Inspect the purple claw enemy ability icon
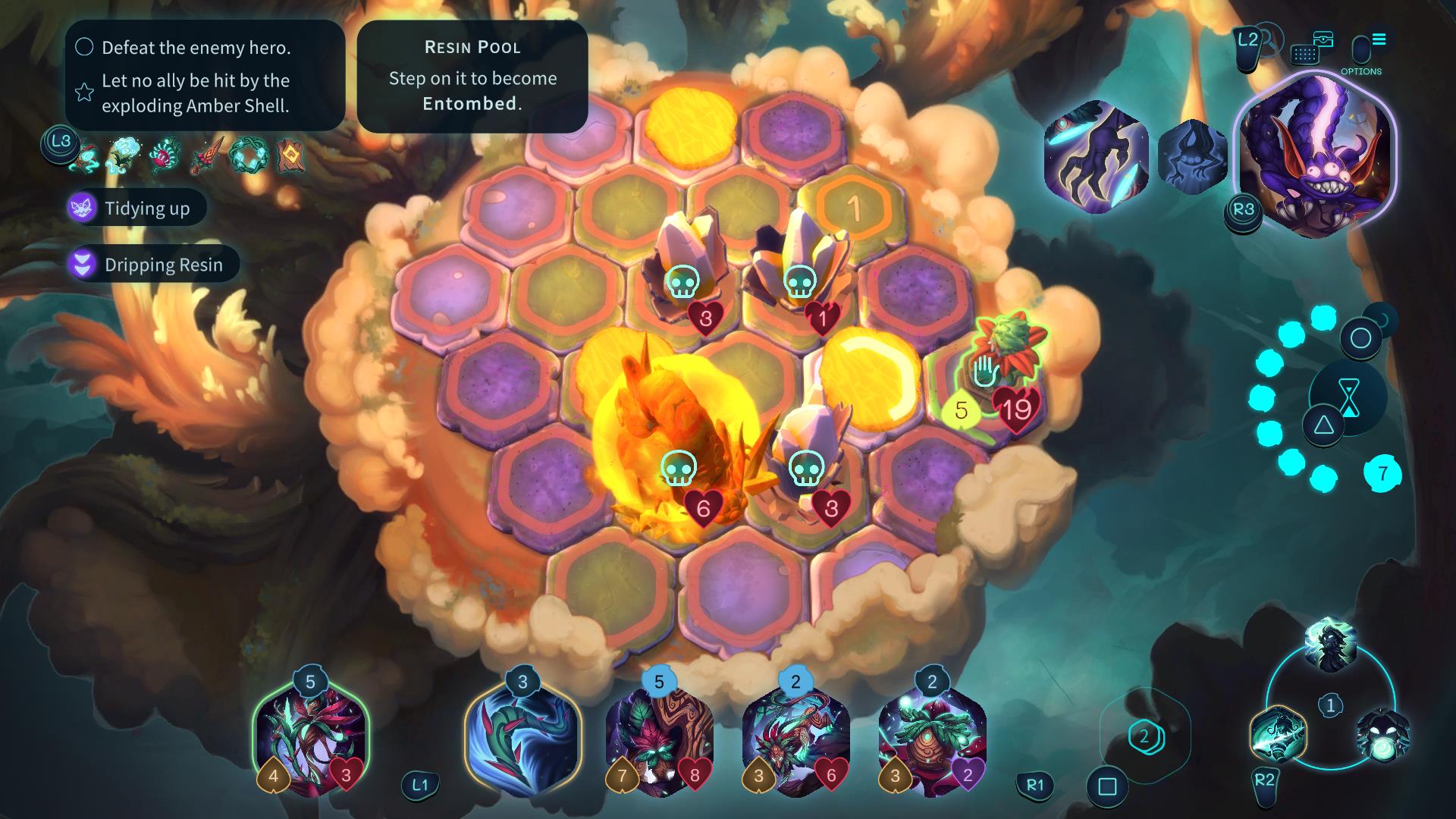 (1095, 157)
